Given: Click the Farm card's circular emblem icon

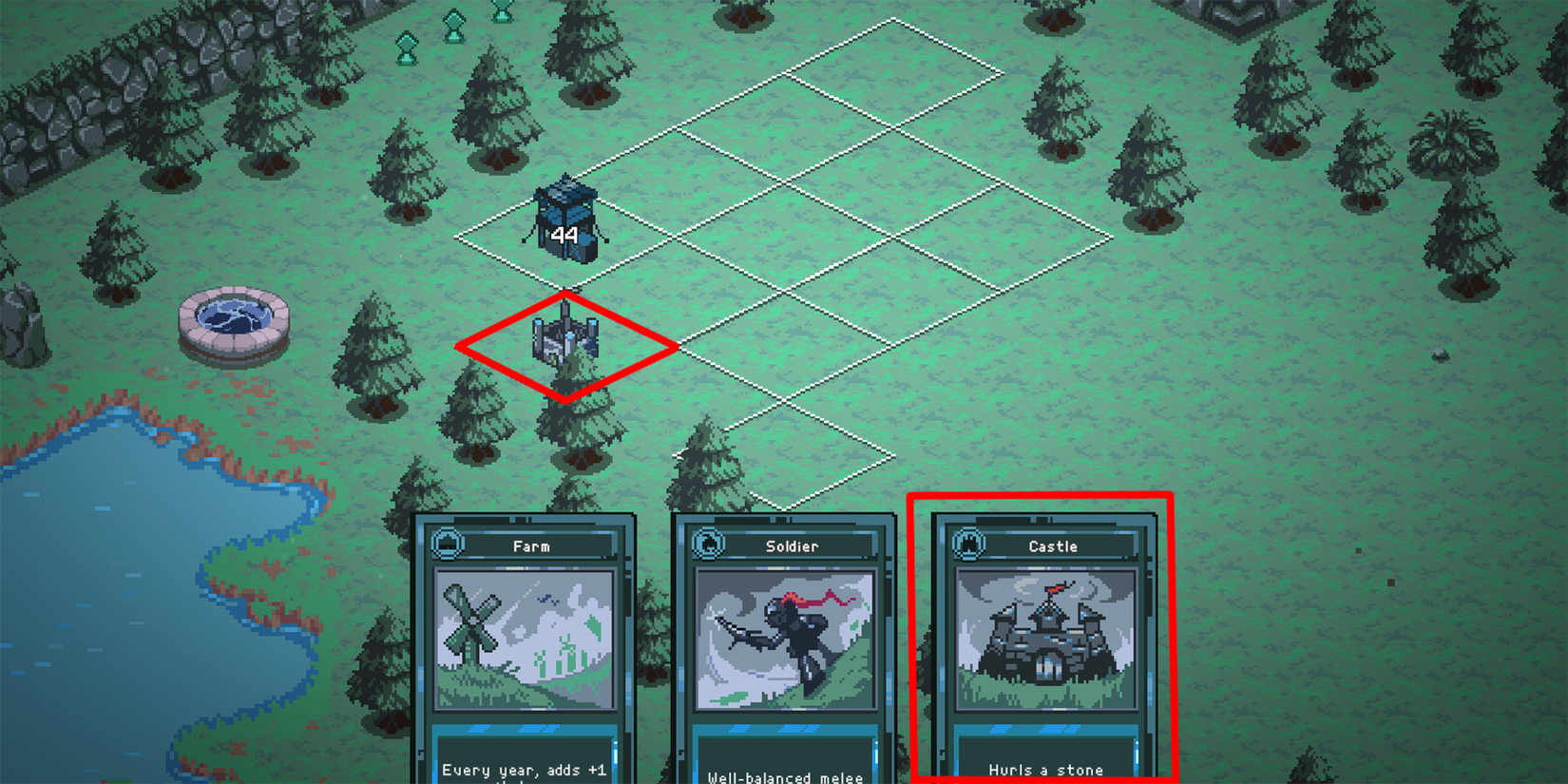Looking at the screenshot, I should coord(447,545).
